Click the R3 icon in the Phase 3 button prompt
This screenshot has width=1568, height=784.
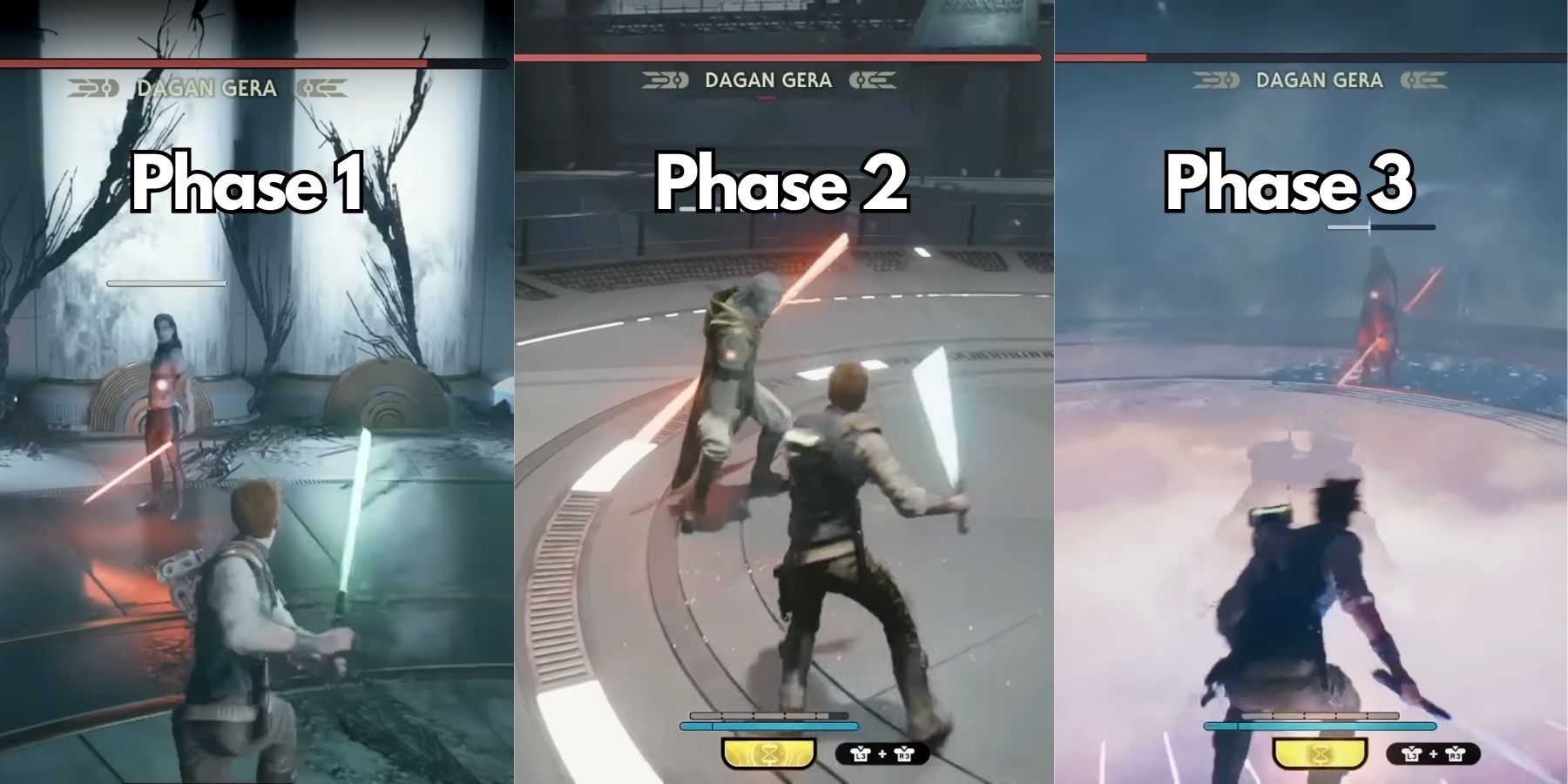pos(1456,756)
